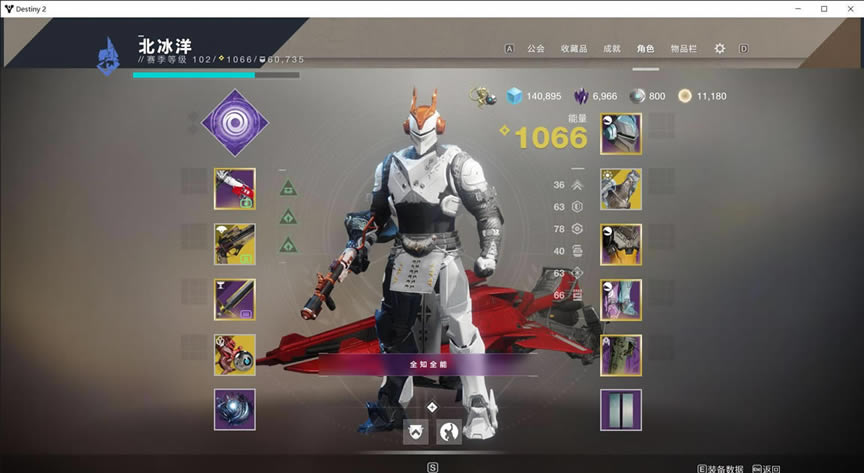The image size is (864, 473).
Task: Select the gauntlets armor slot
Action: (x=620, y=189)
